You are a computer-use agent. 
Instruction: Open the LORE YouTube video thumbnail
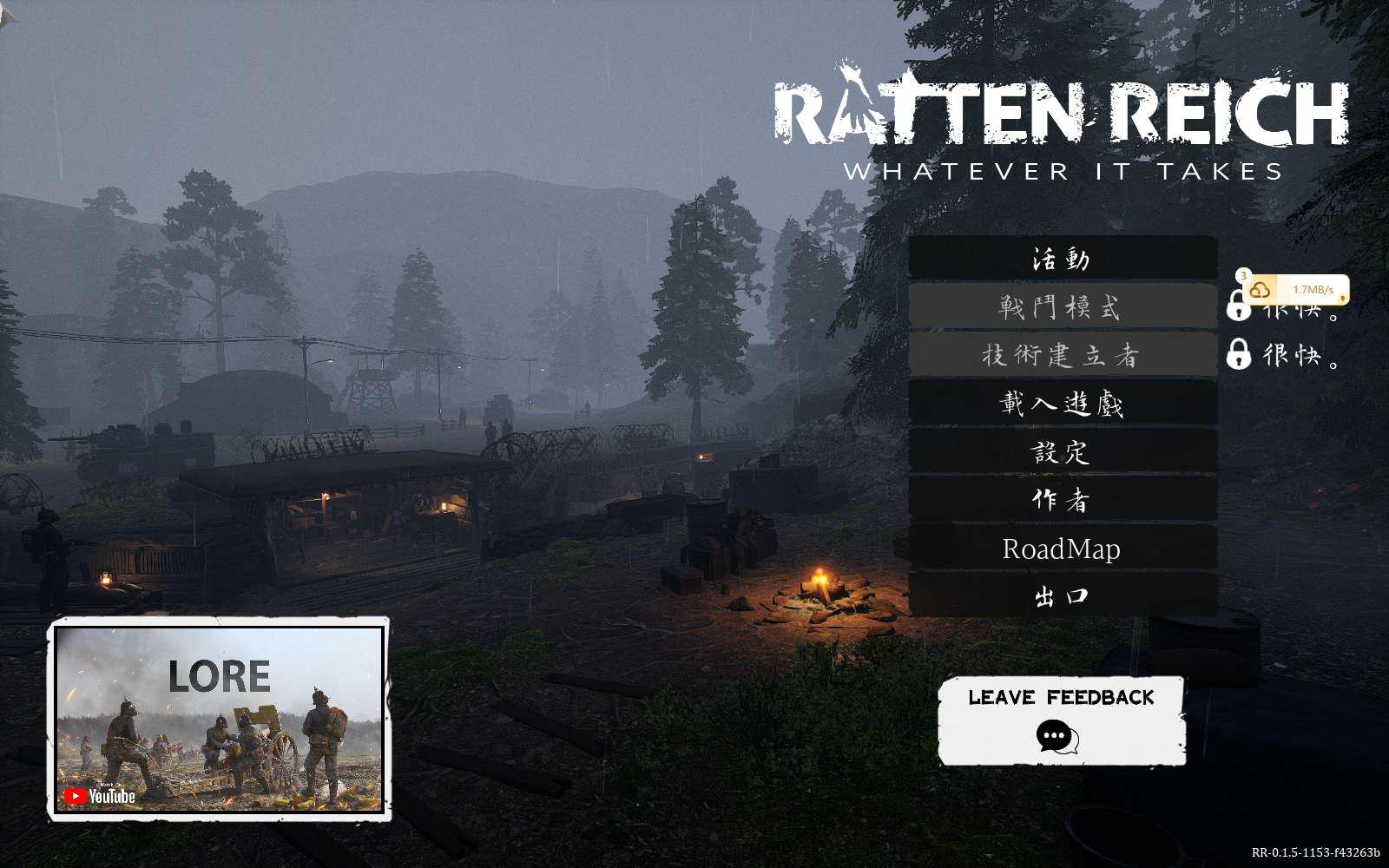(219, 719)
